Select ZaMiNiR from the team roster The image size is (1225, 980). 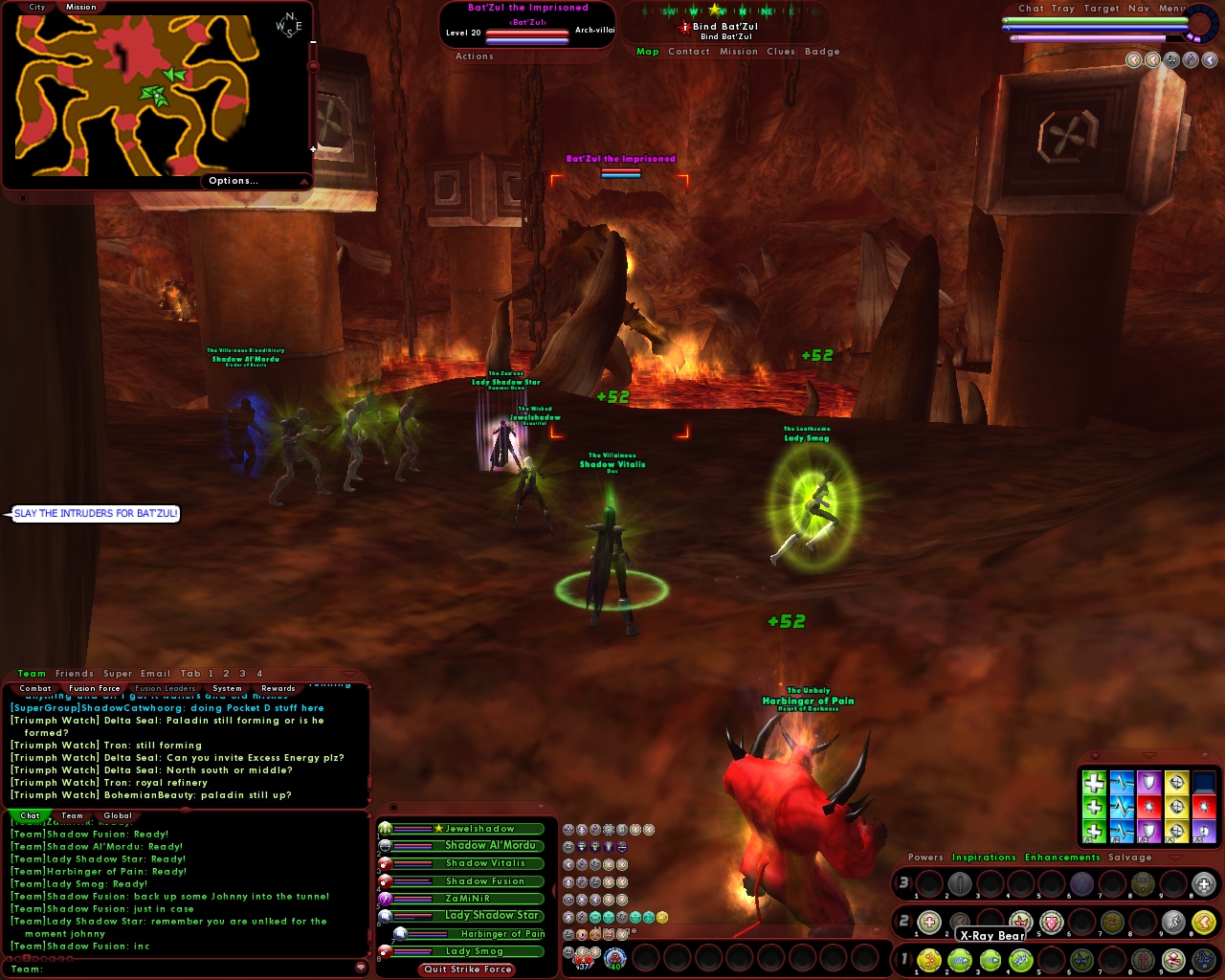tap(467, 899)
